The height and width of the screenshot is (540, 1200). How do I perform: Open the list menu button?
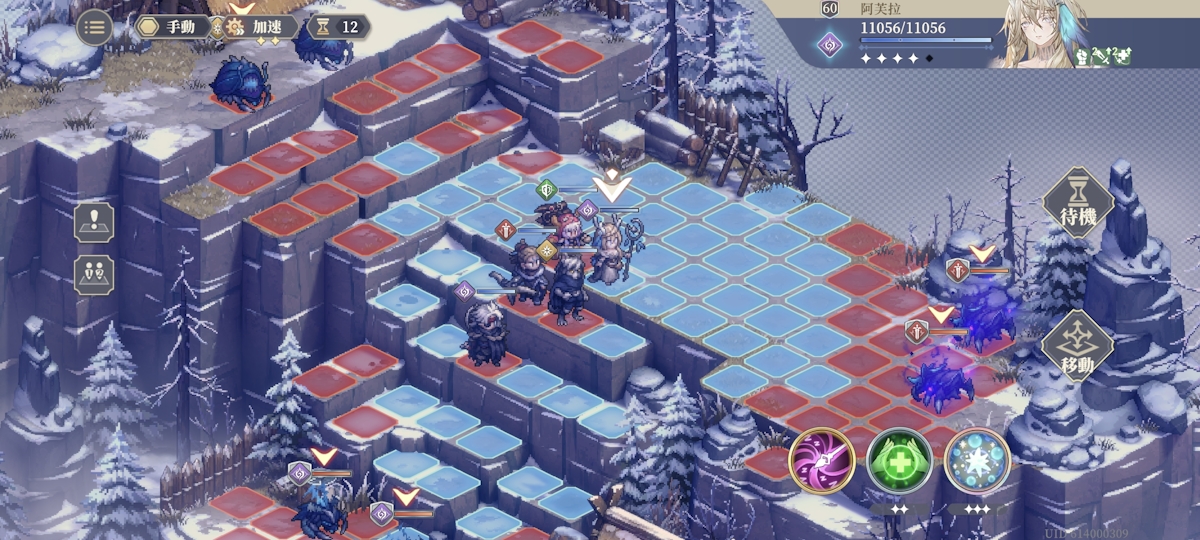click(94, 27)
